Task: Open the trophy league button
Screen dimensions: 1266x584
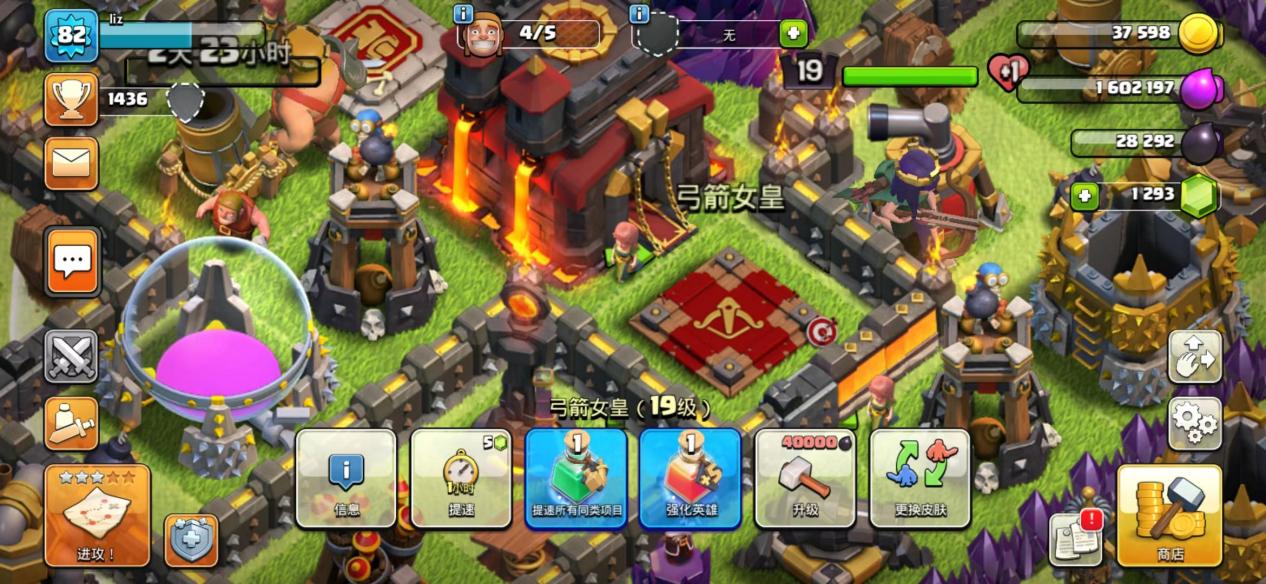Action: tap(72, 98)
